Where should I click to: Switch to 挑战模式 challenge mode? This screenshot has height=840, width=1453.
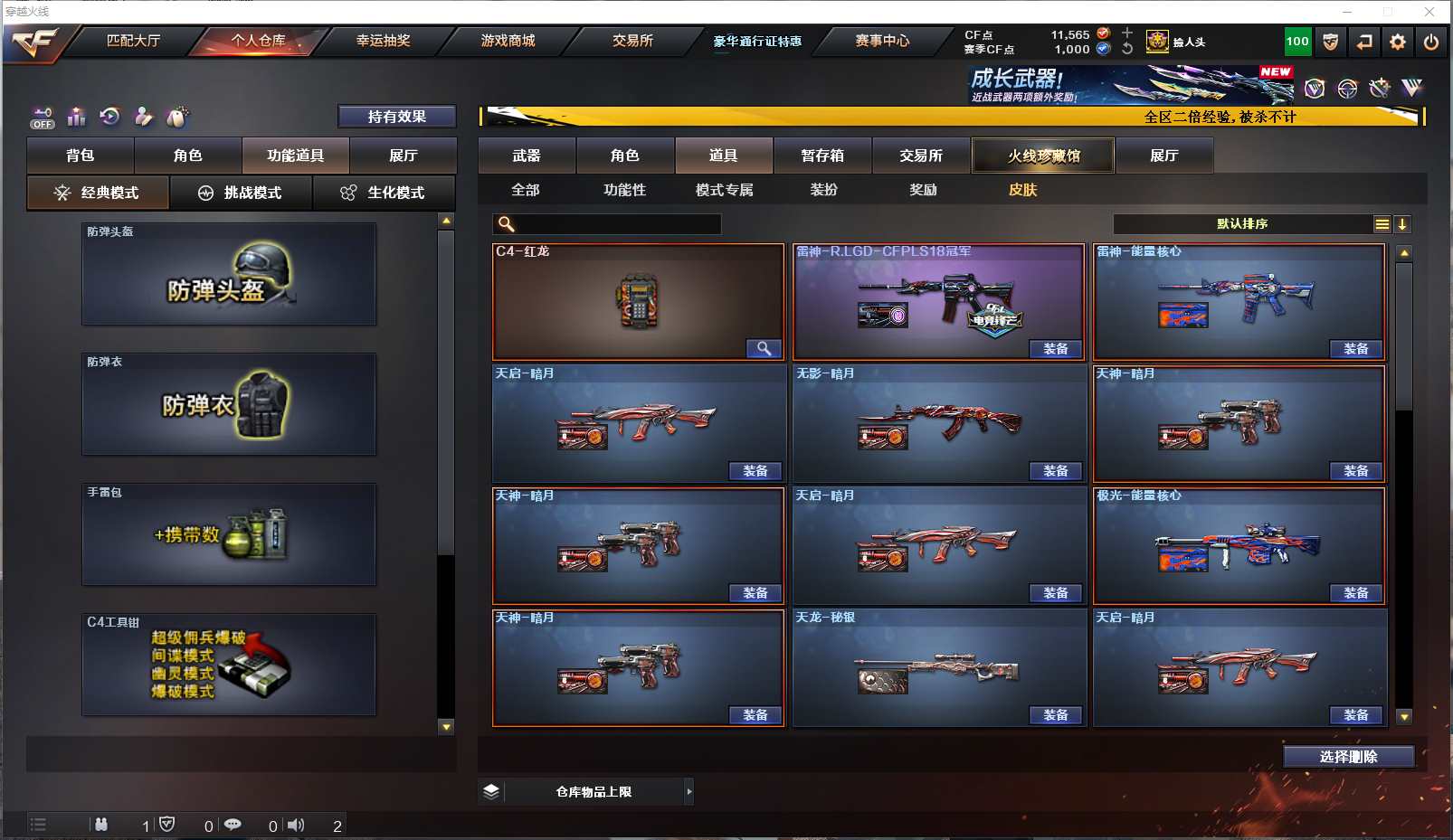point(242,193)
